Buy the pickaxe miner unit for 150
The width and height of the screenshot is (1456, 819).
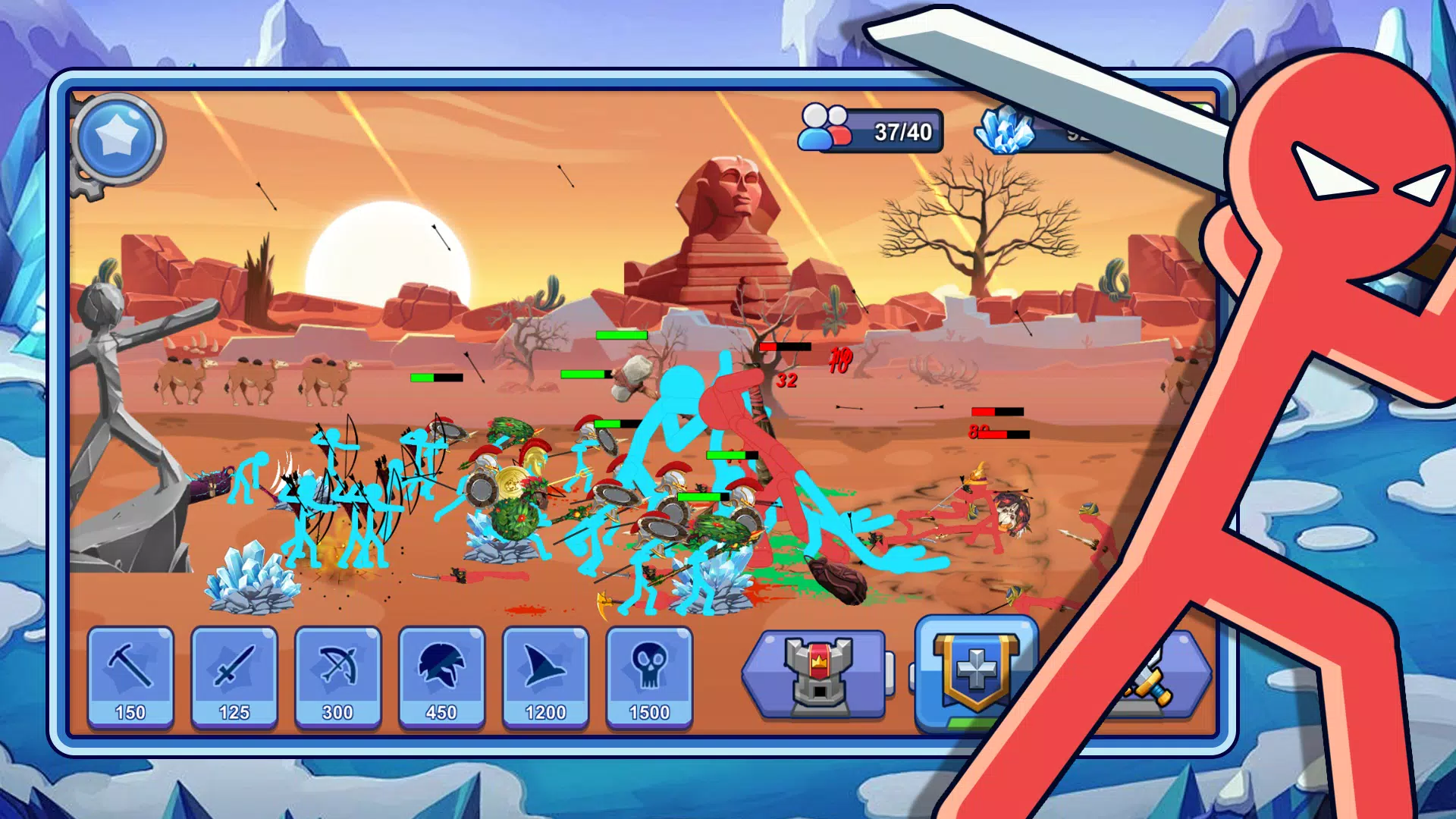130,677
